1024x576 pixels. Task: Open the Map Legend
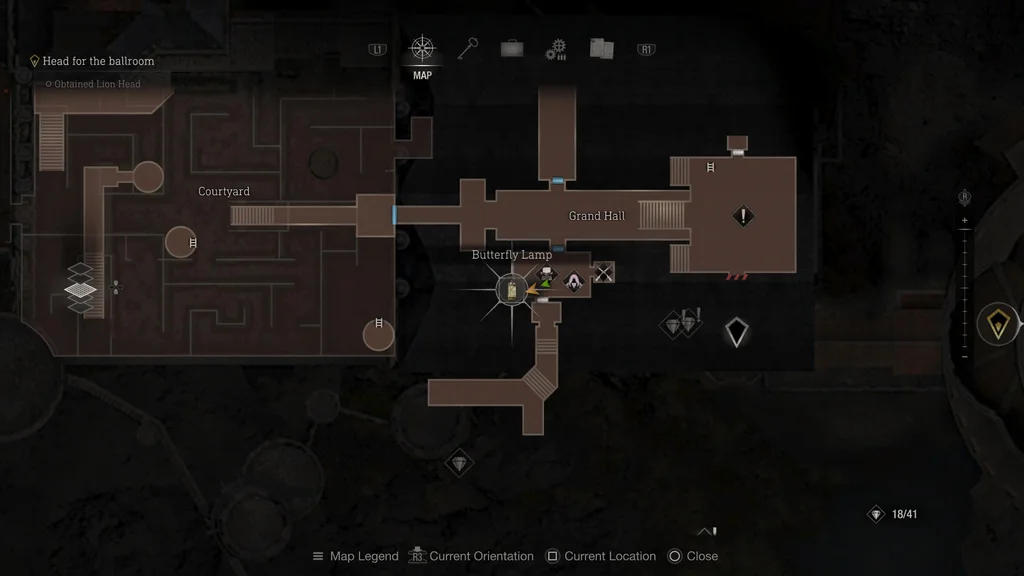(x=356, y=556)
